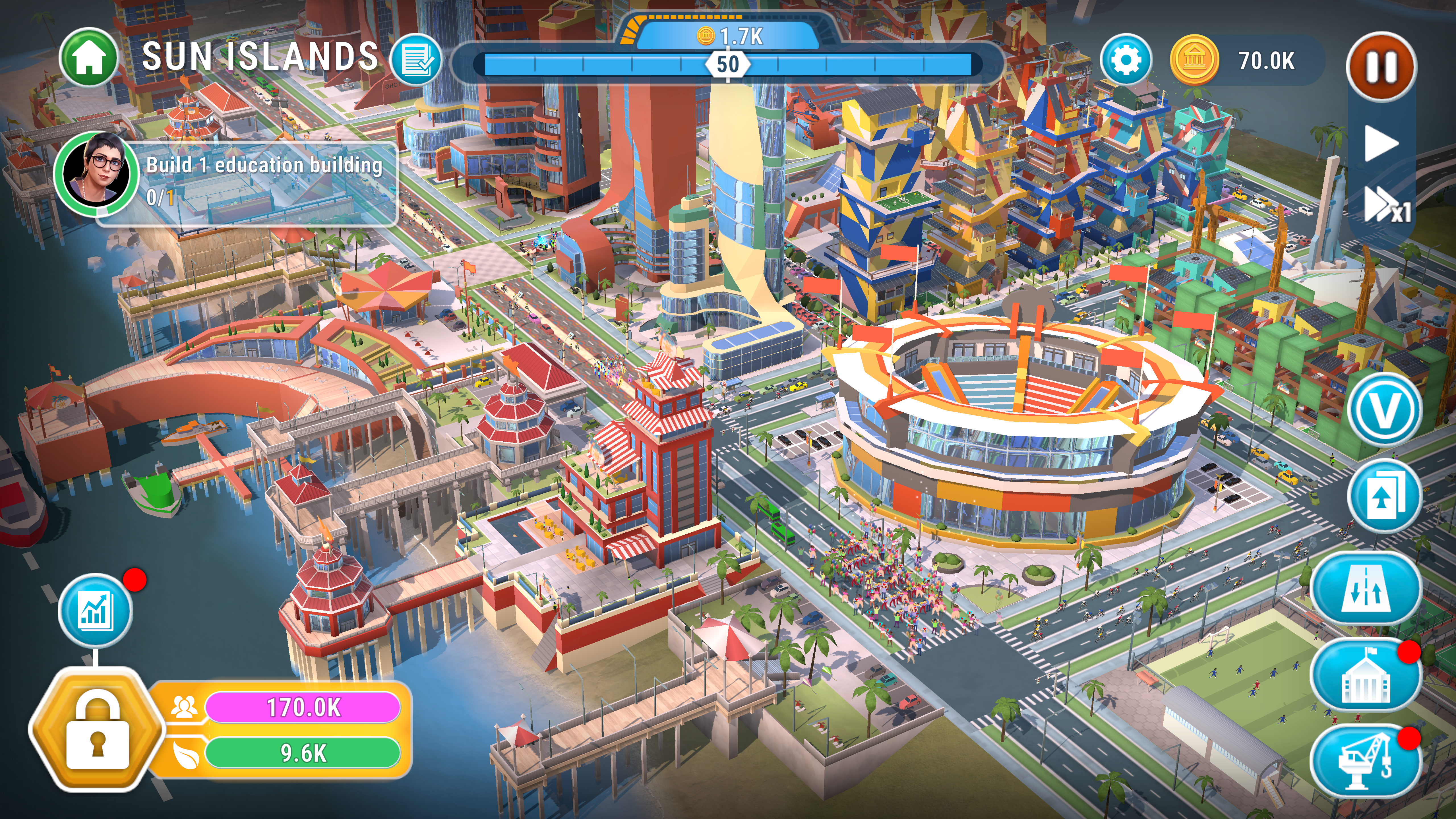
Task: Toggle the fast-forward x1 speed
Action: click(1386, 205)
